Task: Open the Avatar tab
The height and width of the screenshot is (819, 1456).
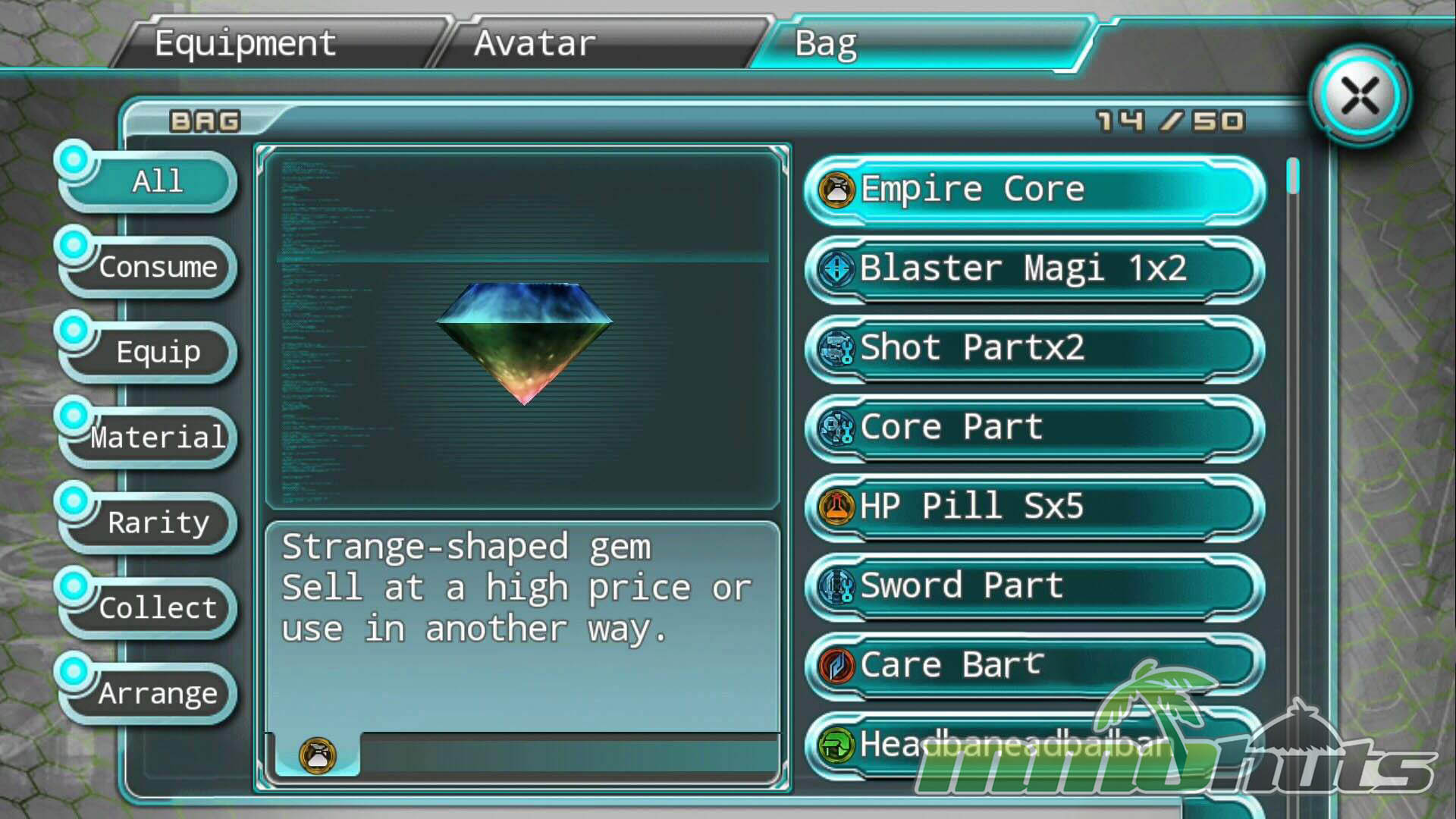Action: coord(535,43)
